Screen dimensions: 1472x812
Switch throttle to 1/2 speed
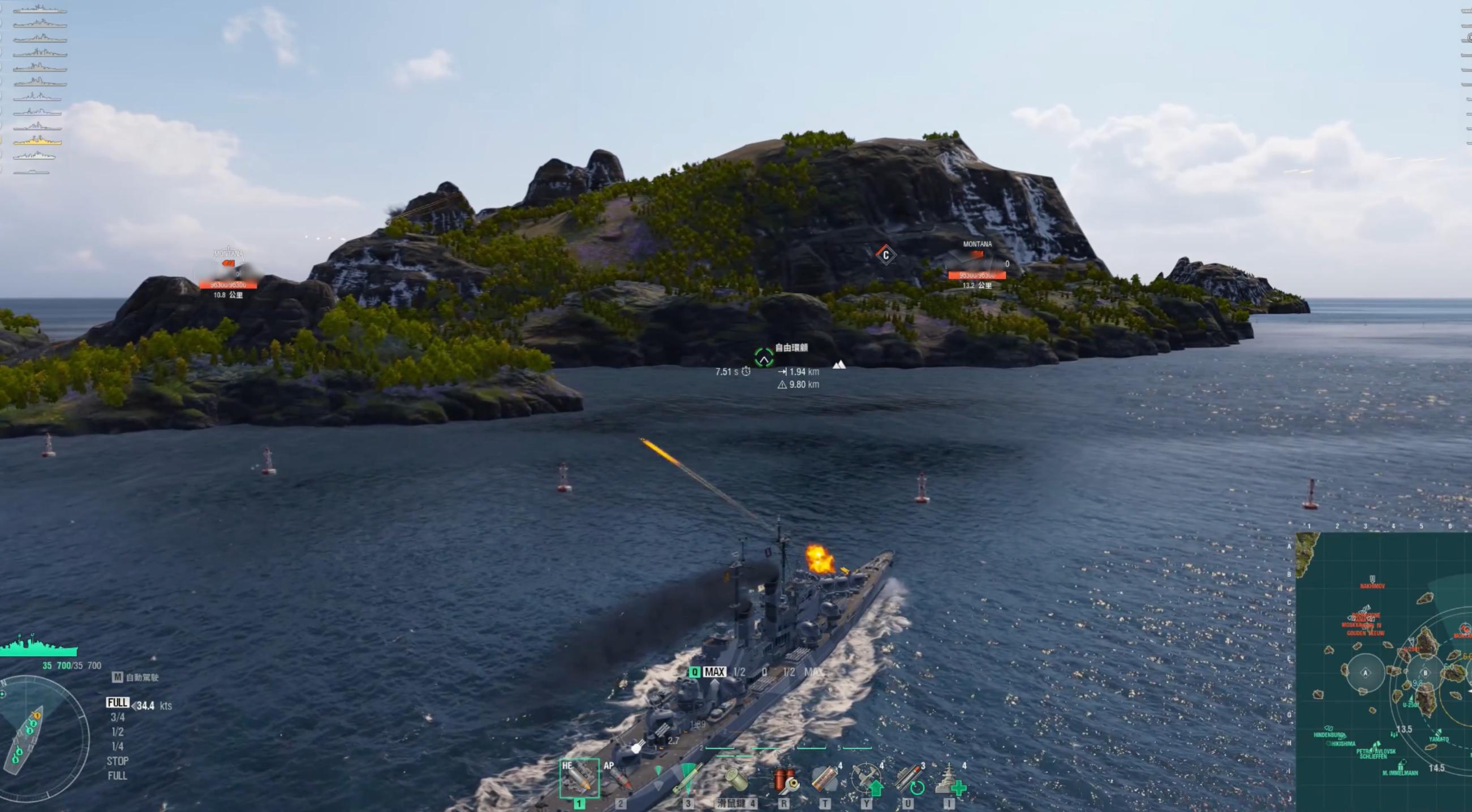[x=118, y=733]
